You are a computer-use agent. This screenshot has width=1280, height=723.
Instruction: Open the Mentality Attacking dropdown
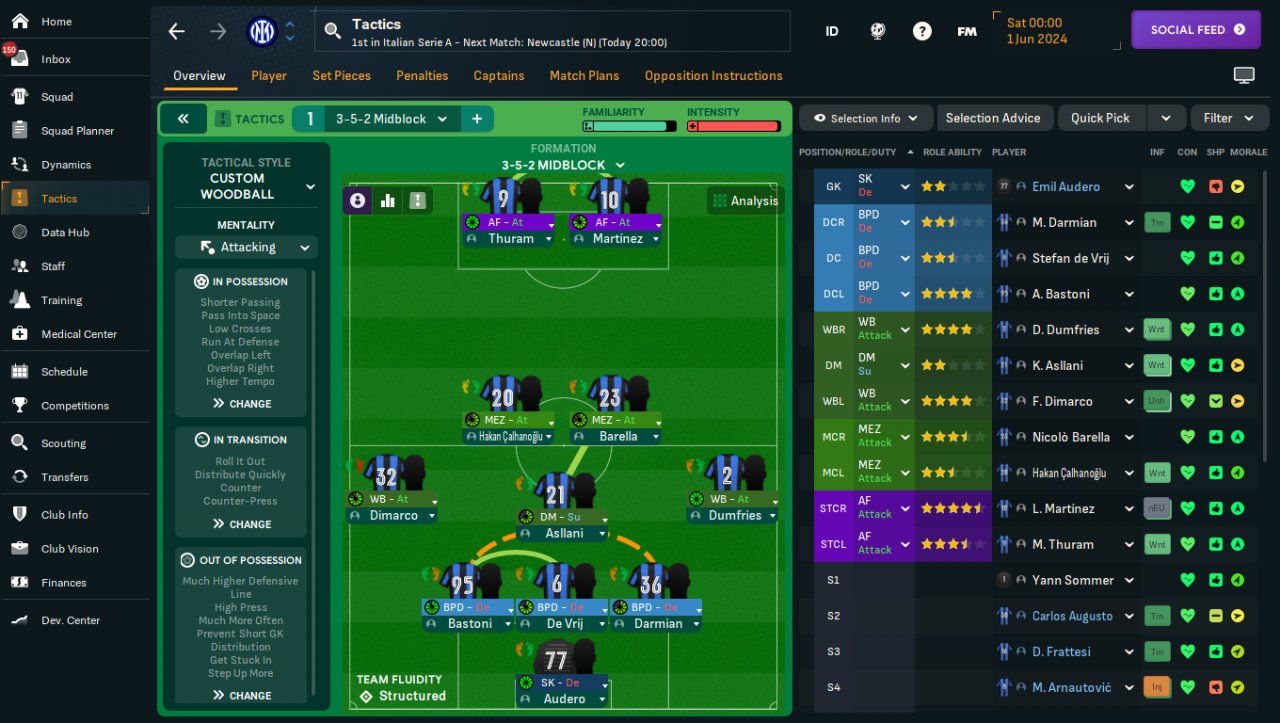tap(246, 247)
